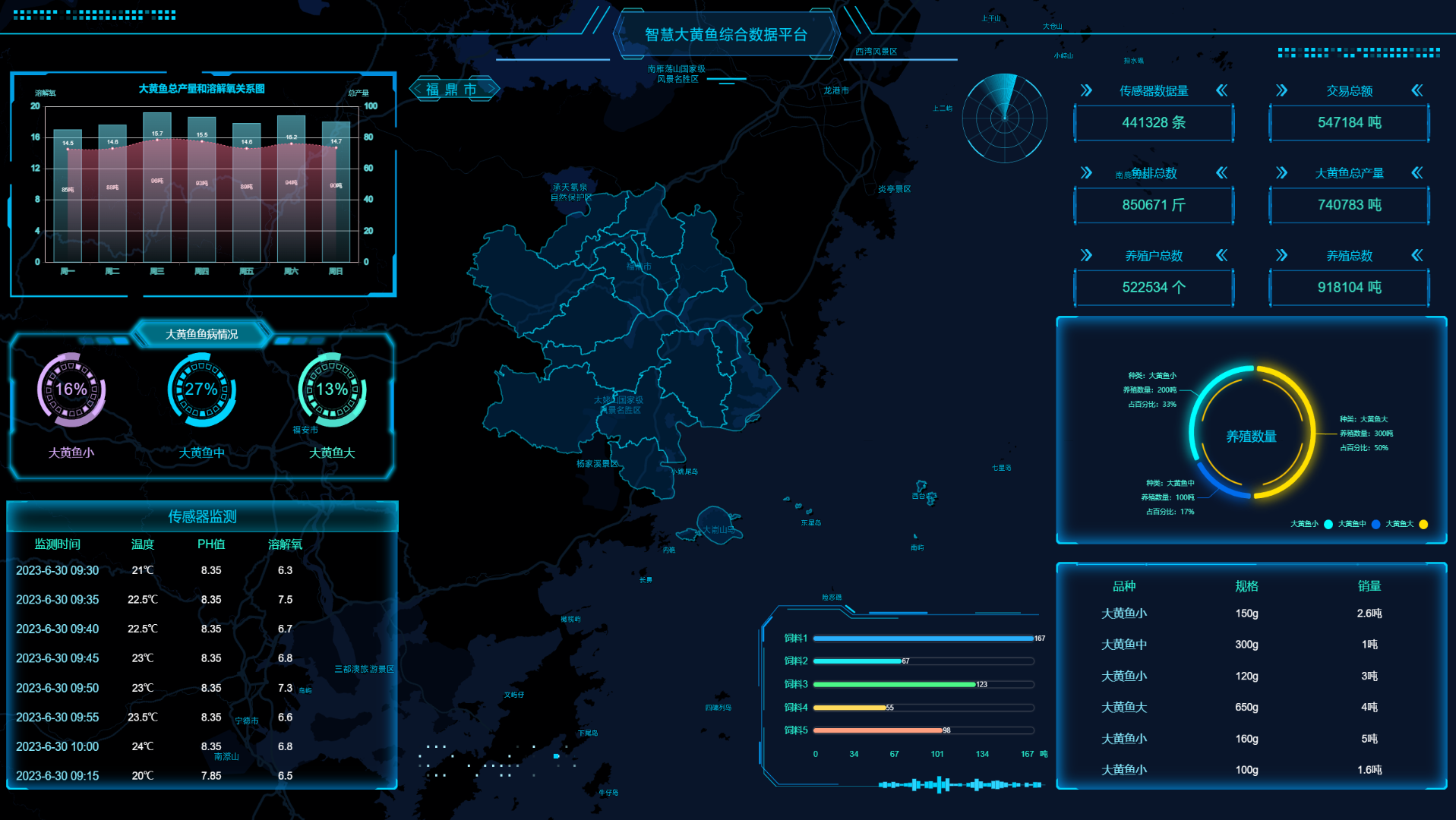Click the double-arrow icon next to 养殖总数
1456x820 pixels.
point(1282,256)
